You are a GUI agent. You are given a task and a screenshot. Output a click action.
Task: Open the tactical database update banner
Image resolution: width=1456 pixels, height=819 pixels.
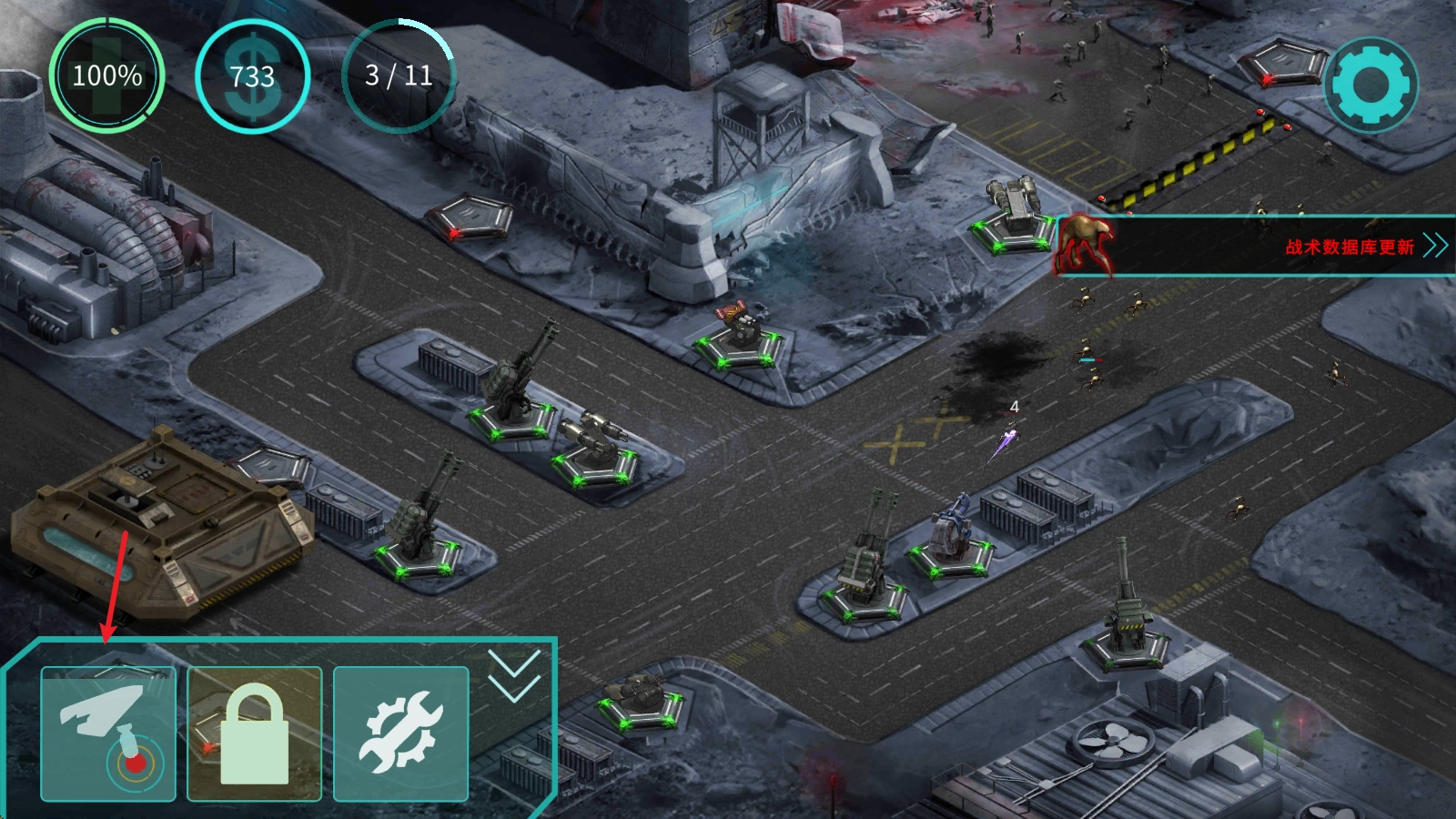pos(1349,247)
